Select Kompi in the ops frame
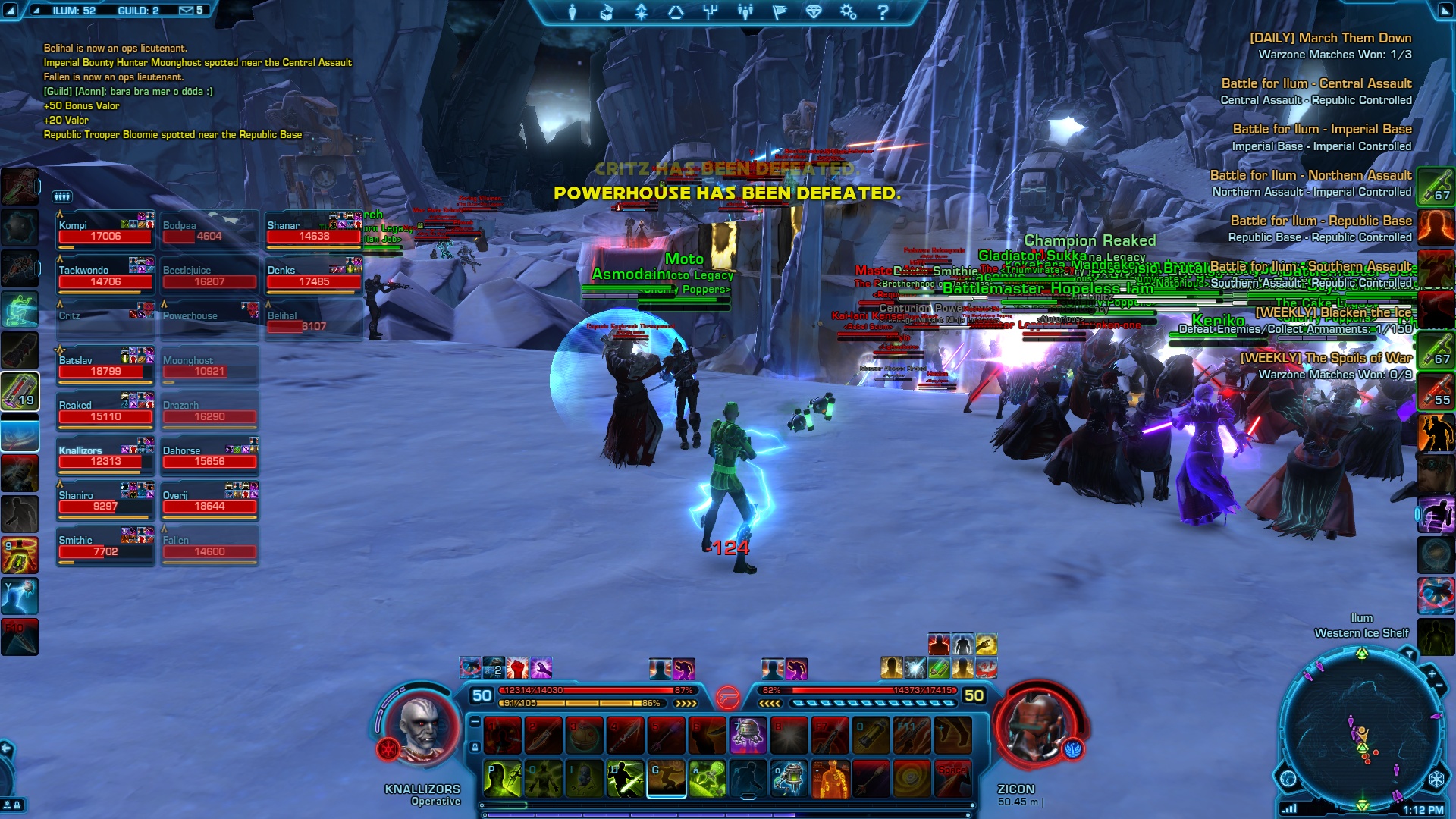1456x819 pixels. [x=105, y=231]
